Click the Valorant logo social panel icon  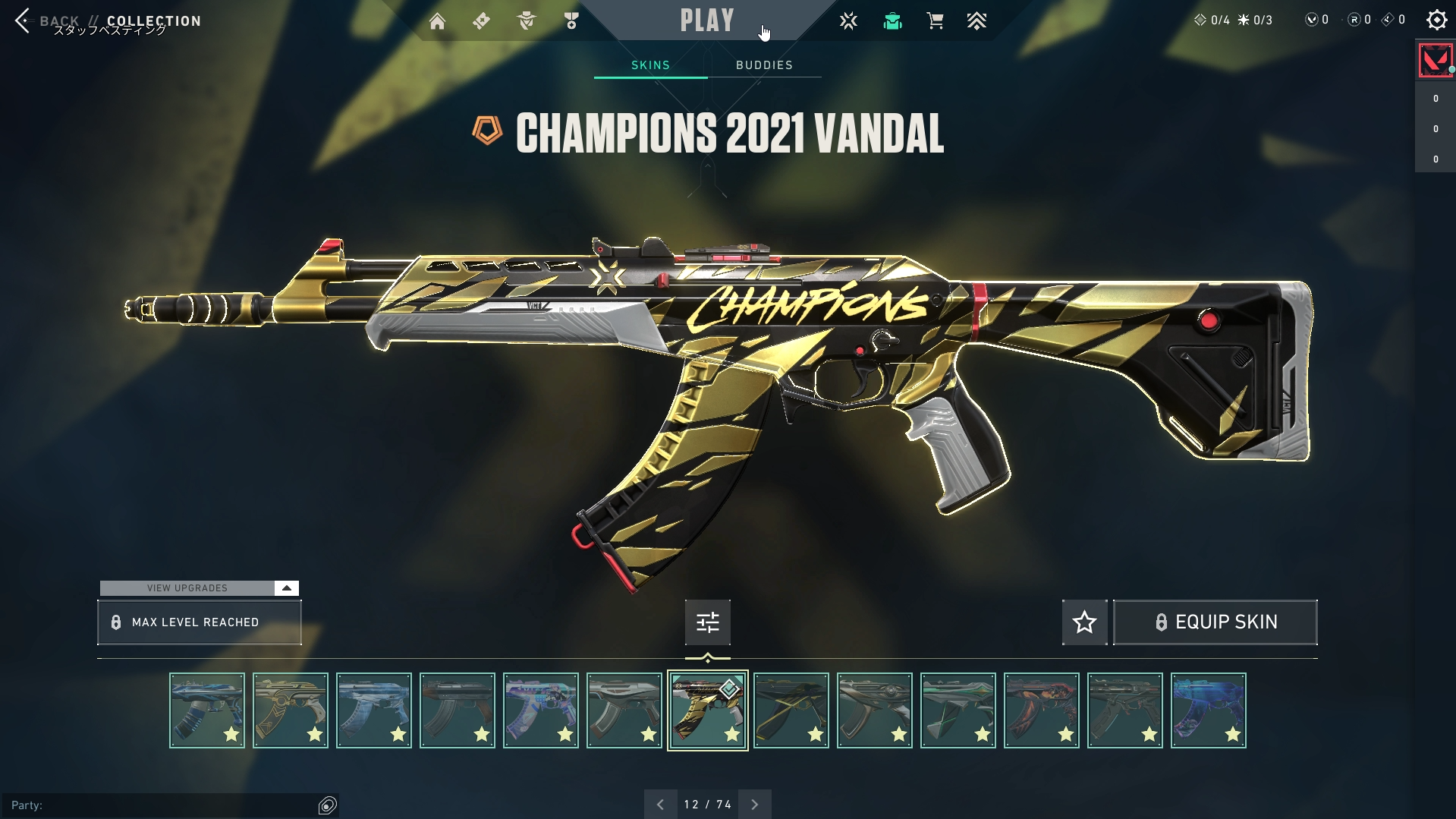(1435, 61)
